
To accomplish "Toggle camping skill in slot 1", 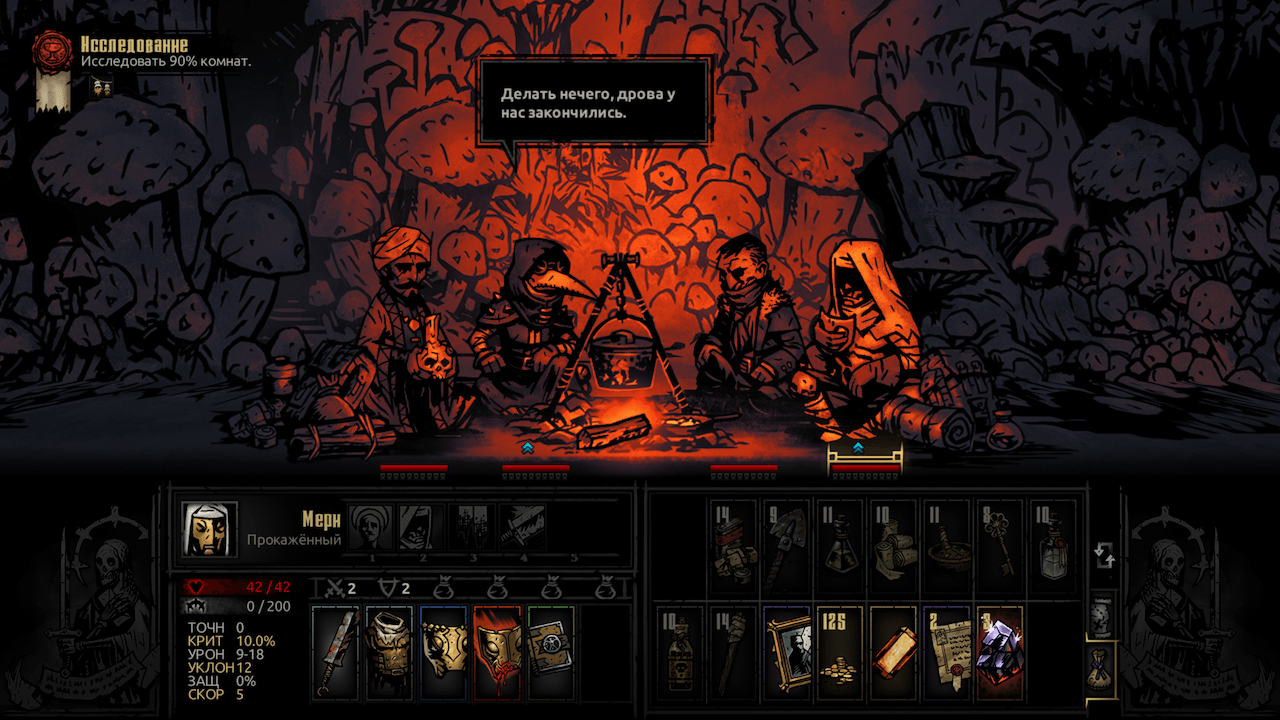I will click(x=371, y=526).
